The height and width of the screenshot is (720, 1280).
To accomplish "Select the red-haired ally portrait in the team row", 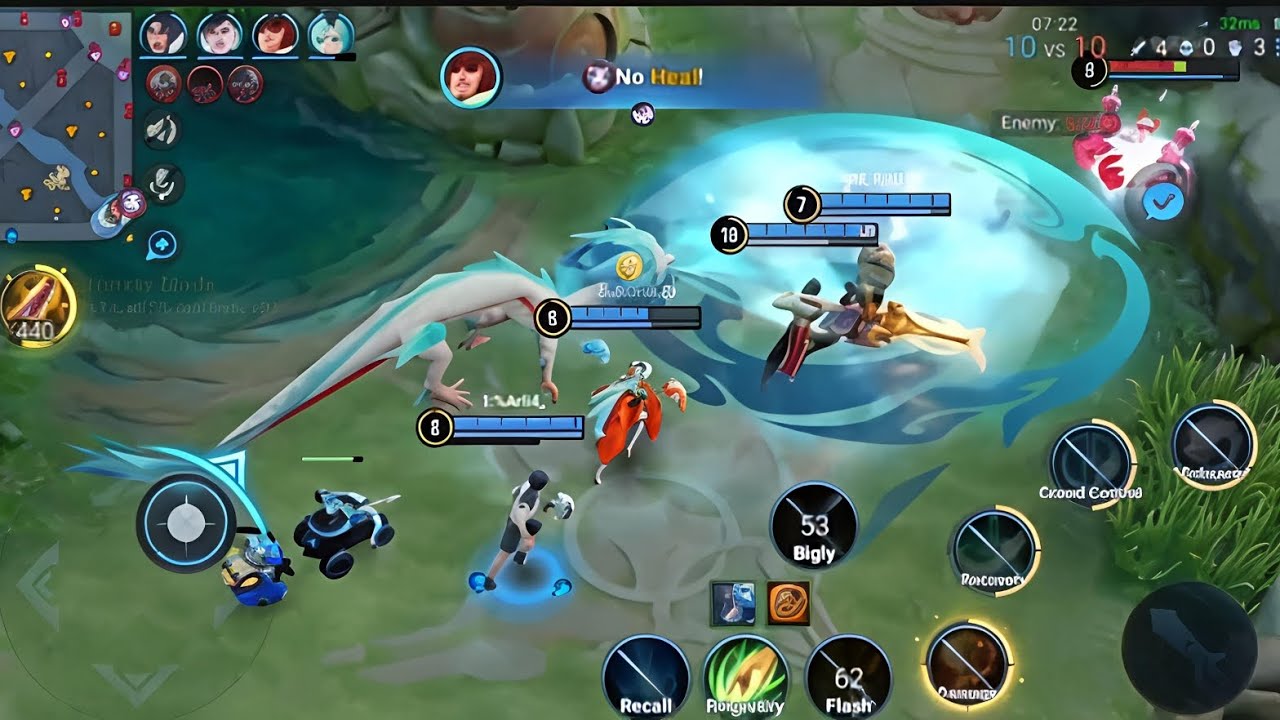I will pyautogui.click(x=276, y=35).
